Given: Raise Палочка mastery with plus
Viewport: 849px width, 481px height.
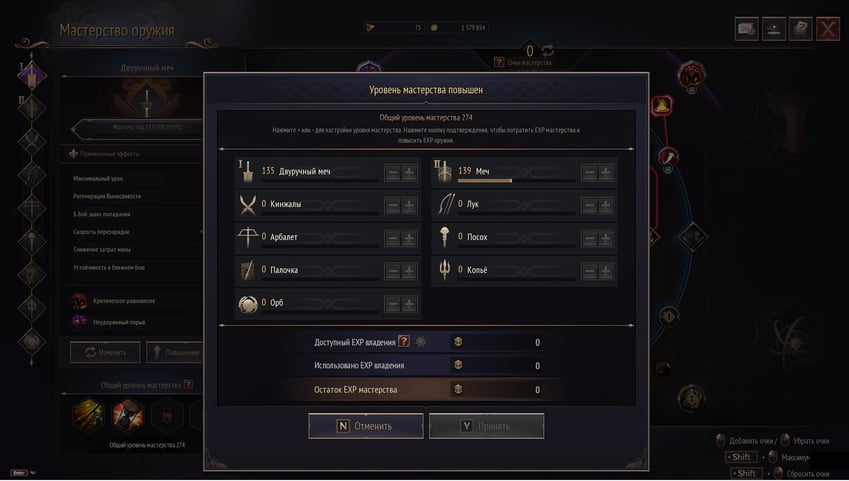Looking at the screenshot, I should 409,271.
